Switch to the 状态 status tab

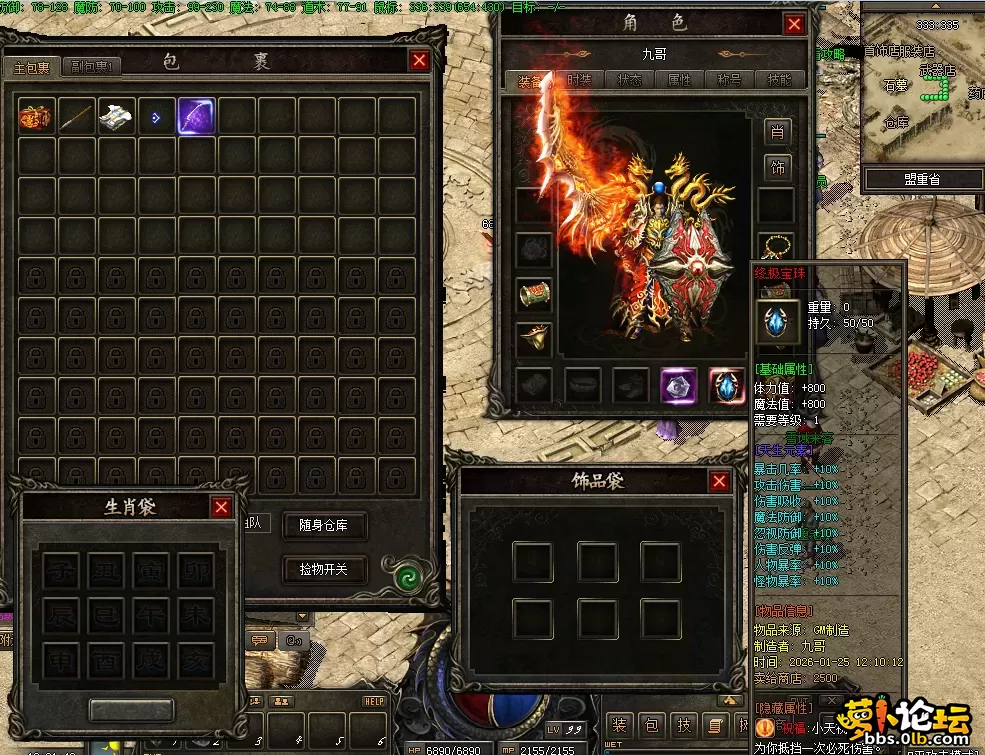(630, 80)
